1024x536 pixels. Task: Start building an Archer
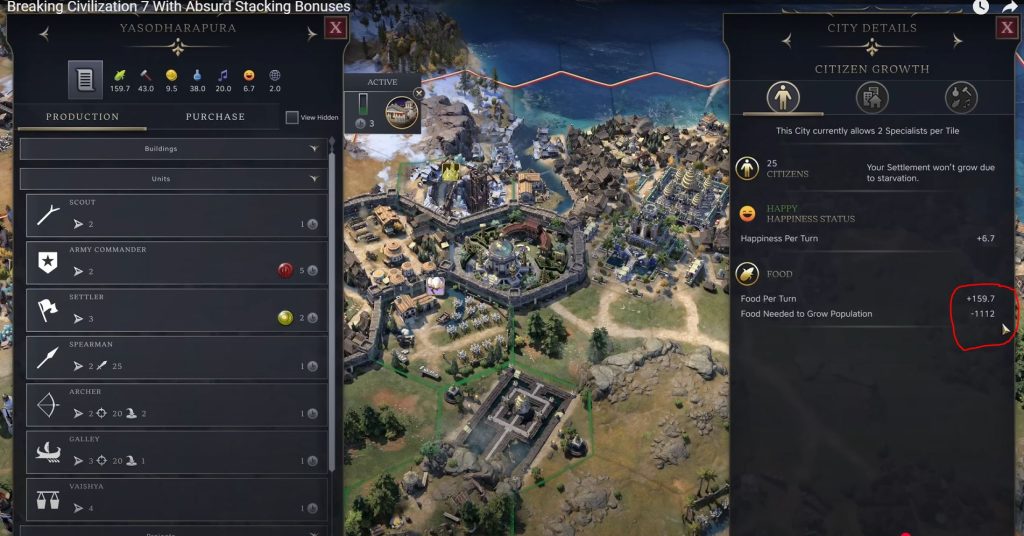(x=176, y=404)
